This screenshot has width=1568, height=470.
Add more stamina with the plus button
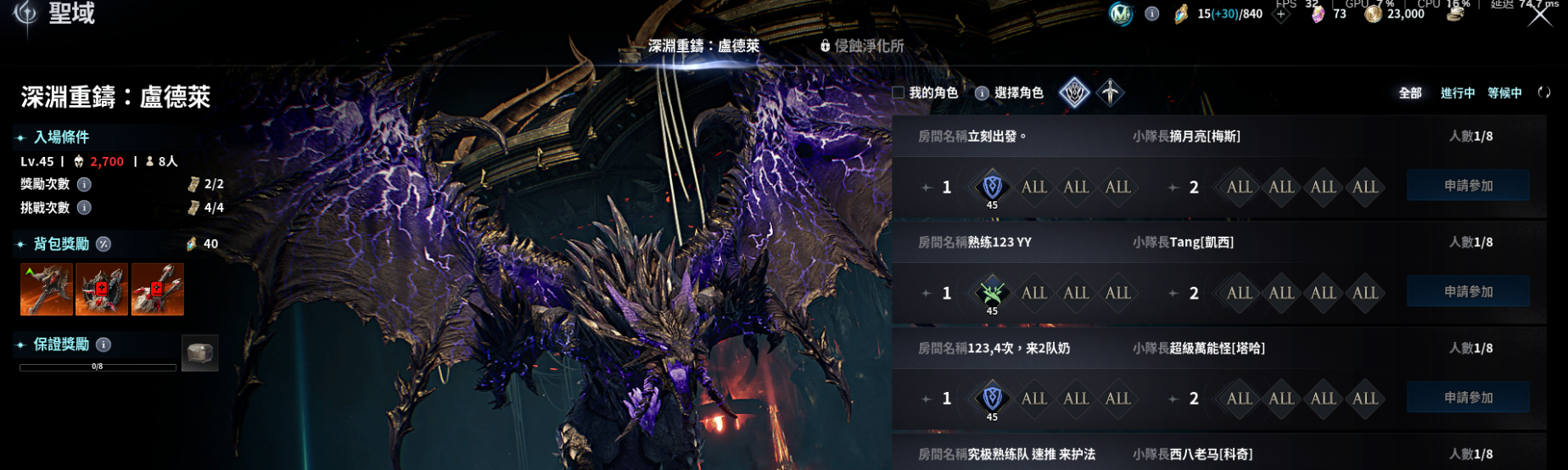coord(1281,14)
